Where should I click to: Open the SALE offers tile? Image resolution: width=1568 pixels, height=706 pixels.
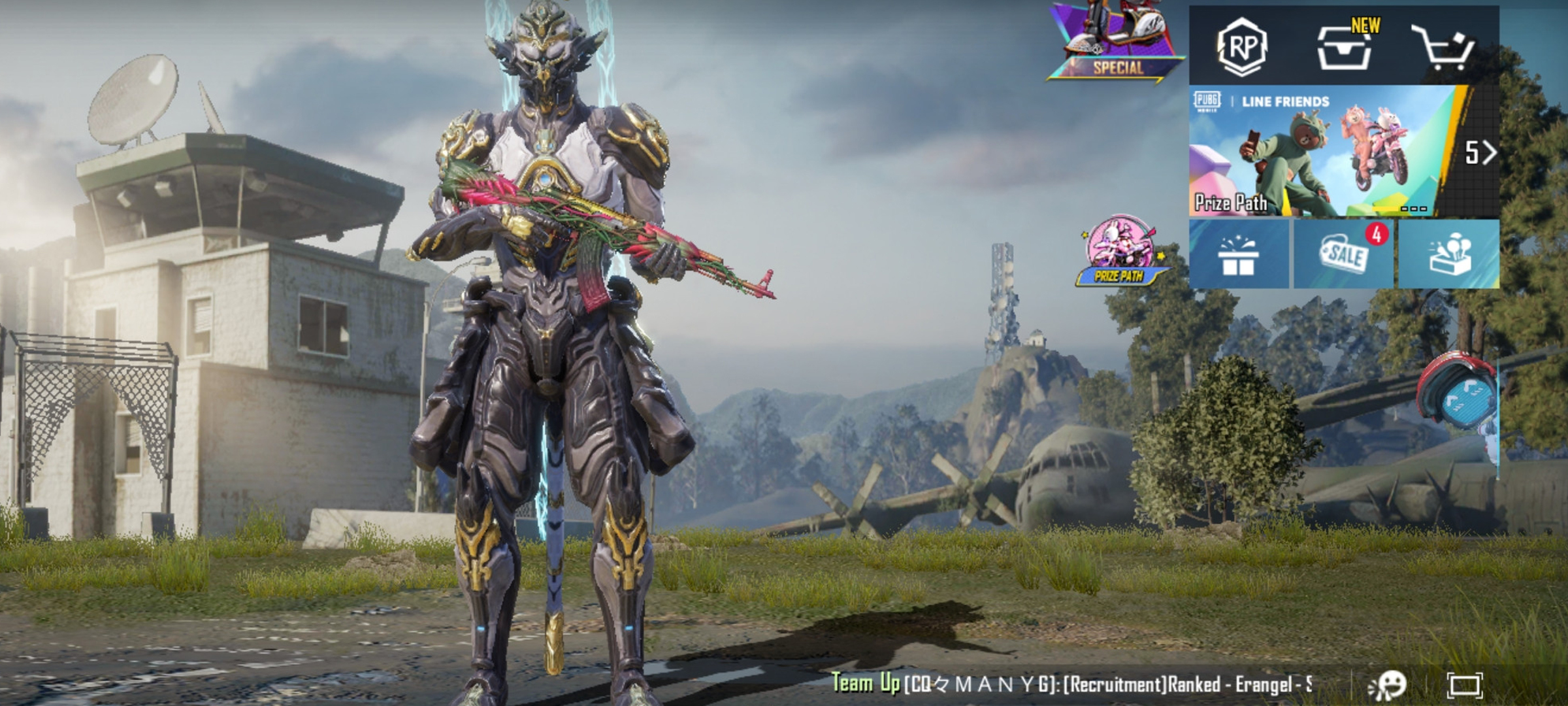click(x=1343, y=255)
